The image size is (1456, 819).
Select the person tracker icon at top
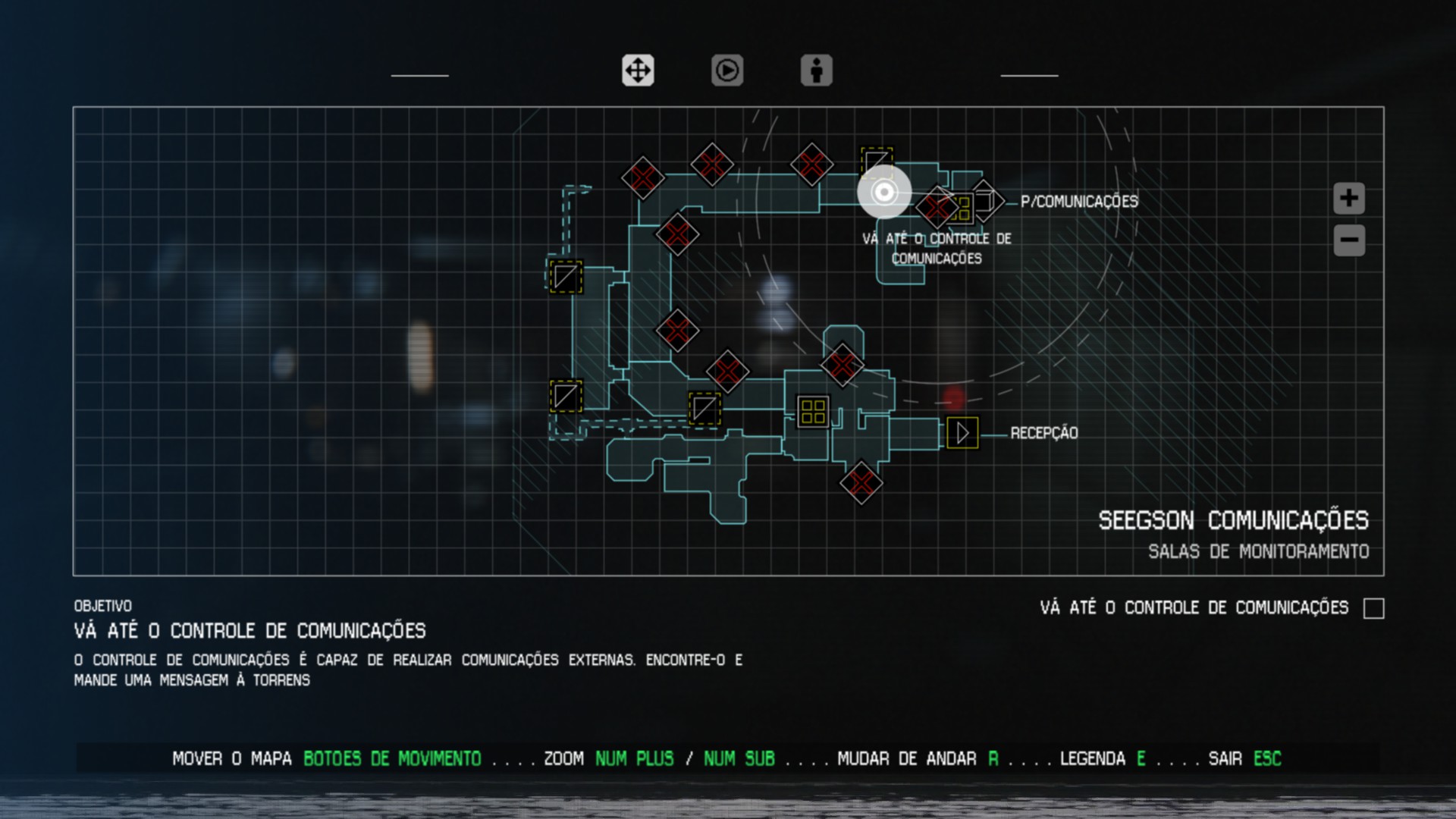tap(817, 71)
